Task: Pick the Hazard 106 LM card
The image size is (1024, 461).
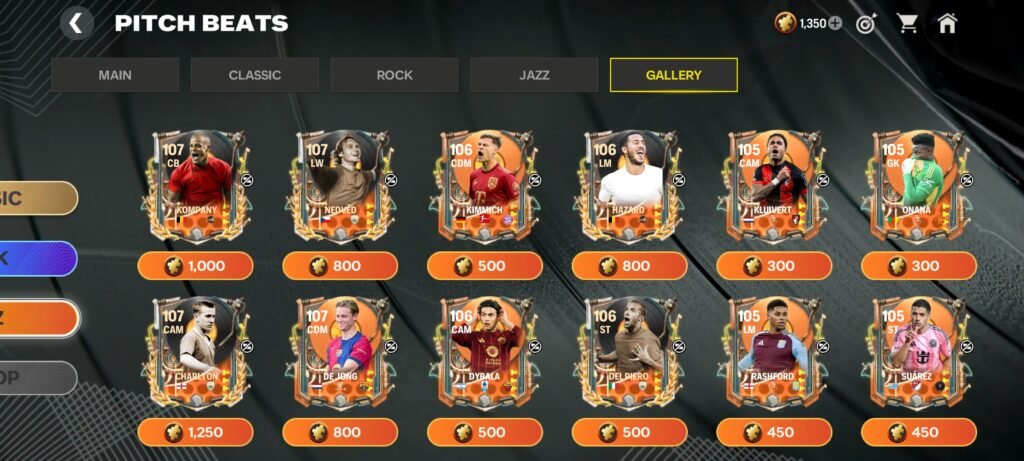Action: (629, 186)
